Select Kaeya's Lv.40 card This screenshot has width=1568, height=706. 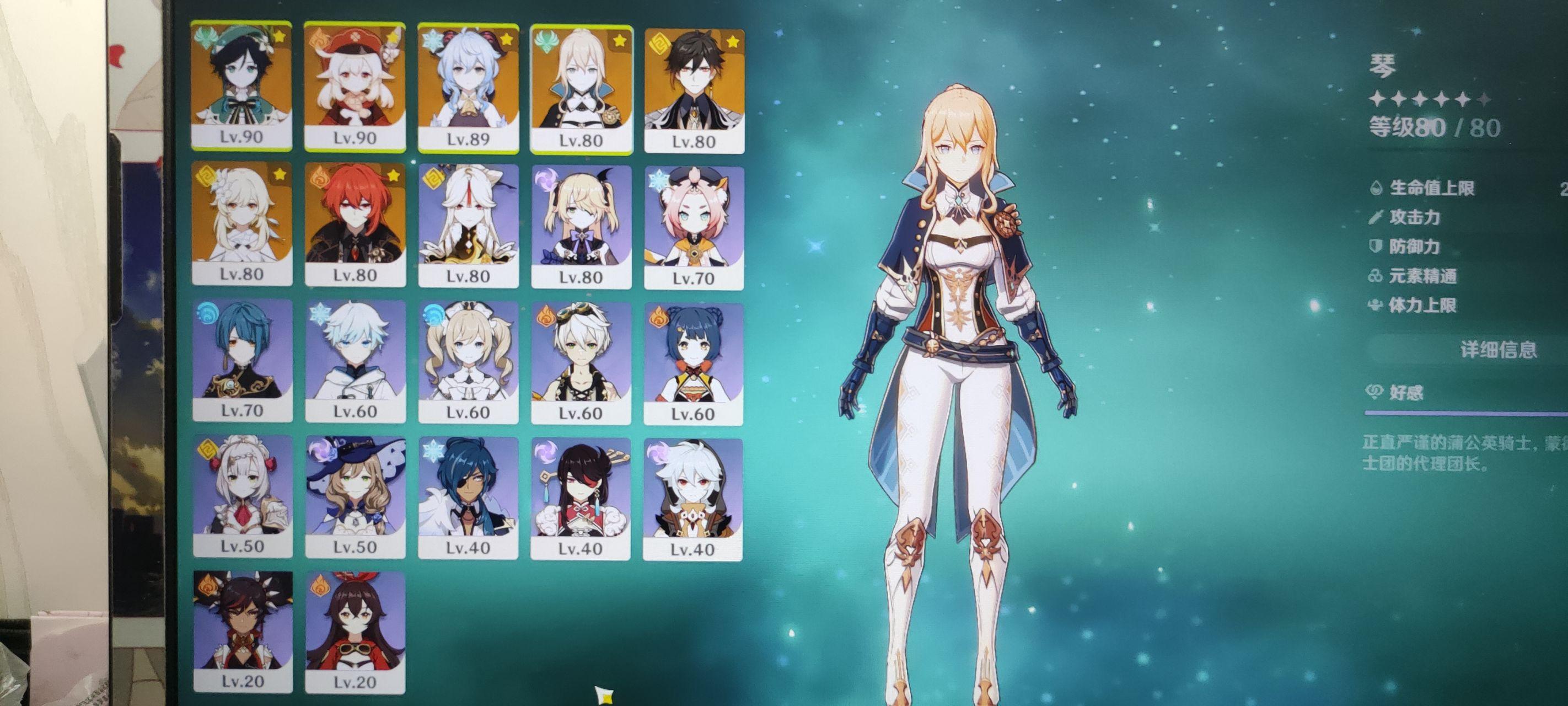468,498
